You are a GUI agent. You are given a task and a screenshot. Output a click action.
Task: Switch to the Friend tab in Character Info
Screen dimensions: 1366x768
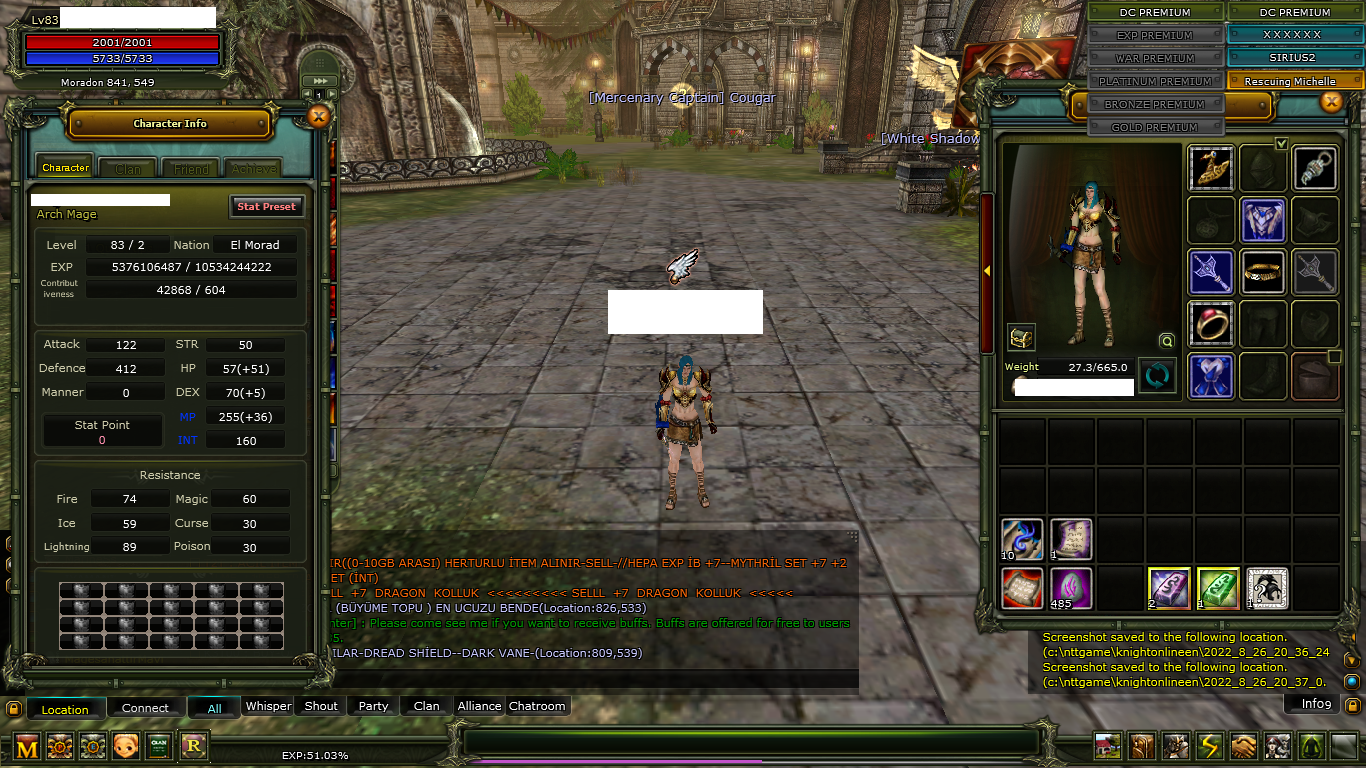pyautogui.click(x=192, y=167)
